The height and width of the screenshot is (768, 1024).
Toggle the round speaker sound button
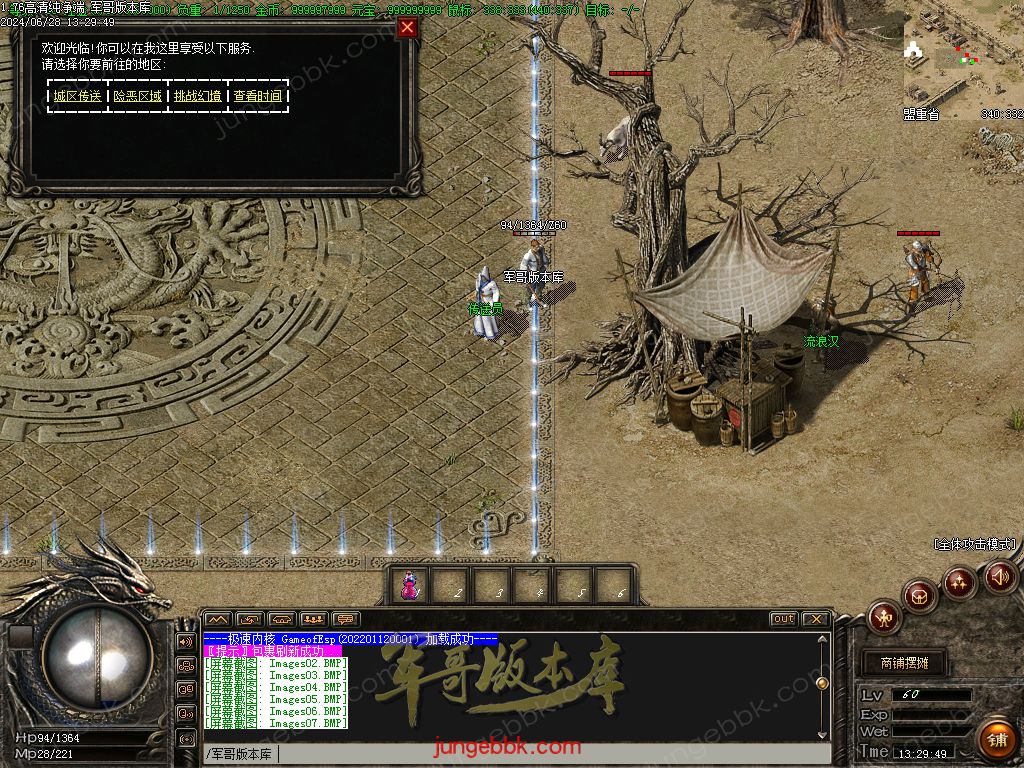[1000, 577]
